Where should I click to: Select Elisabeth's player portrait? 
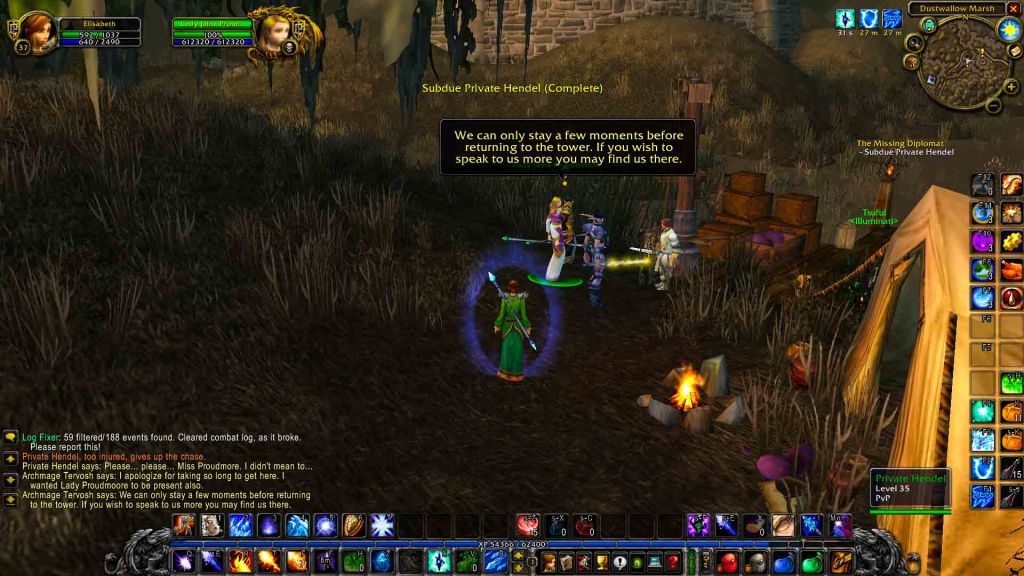pos(37,33)
